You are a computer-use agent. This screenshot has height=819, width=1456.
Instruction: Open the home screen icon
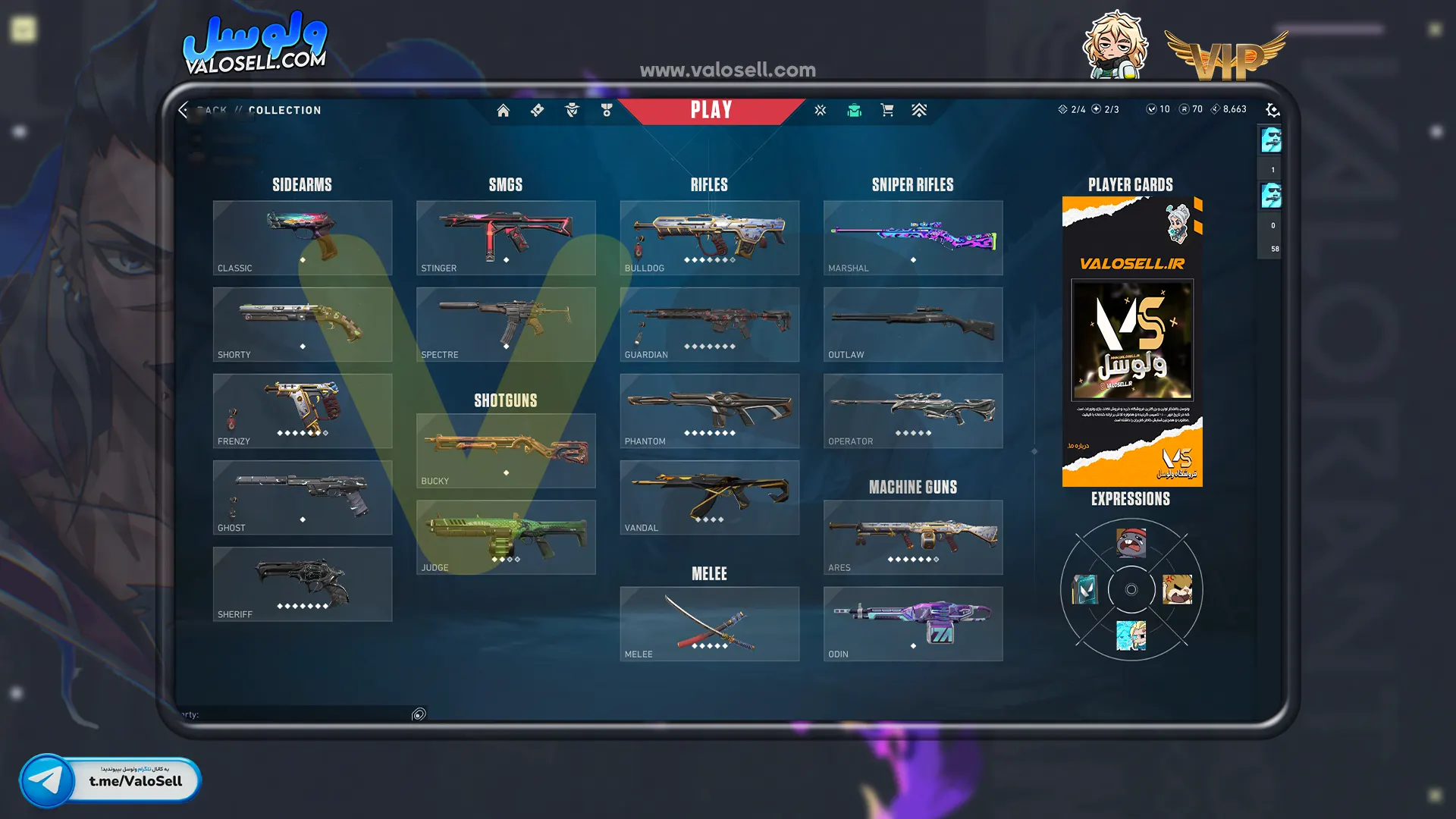click(503, 111)
